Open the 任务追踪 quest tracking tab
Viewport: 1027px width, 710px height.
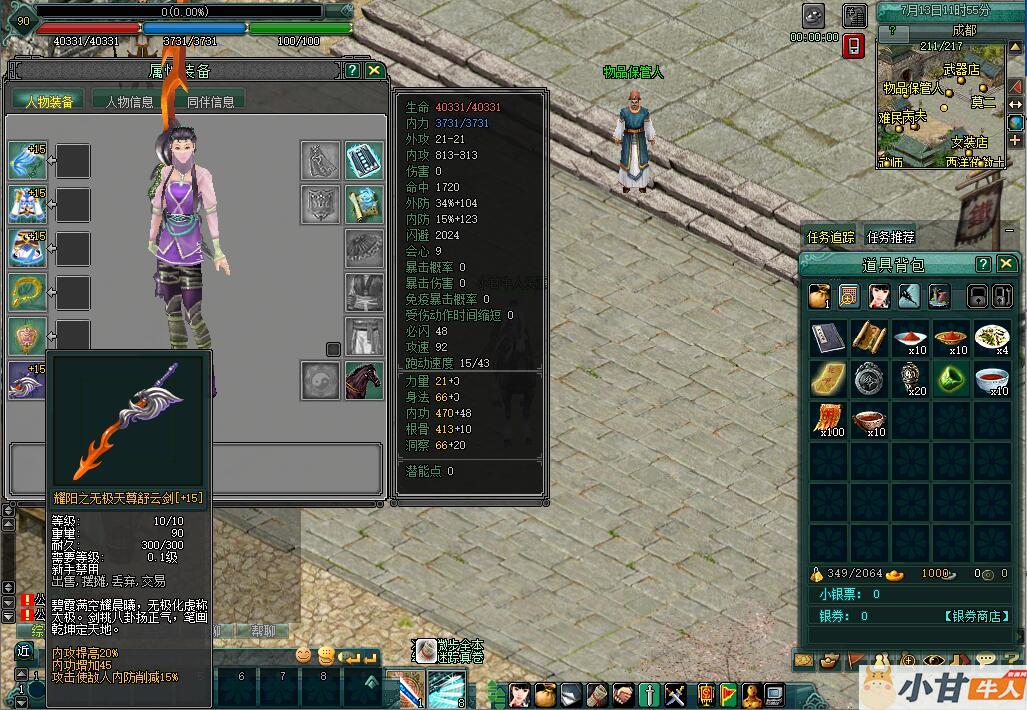pos(831,237)
